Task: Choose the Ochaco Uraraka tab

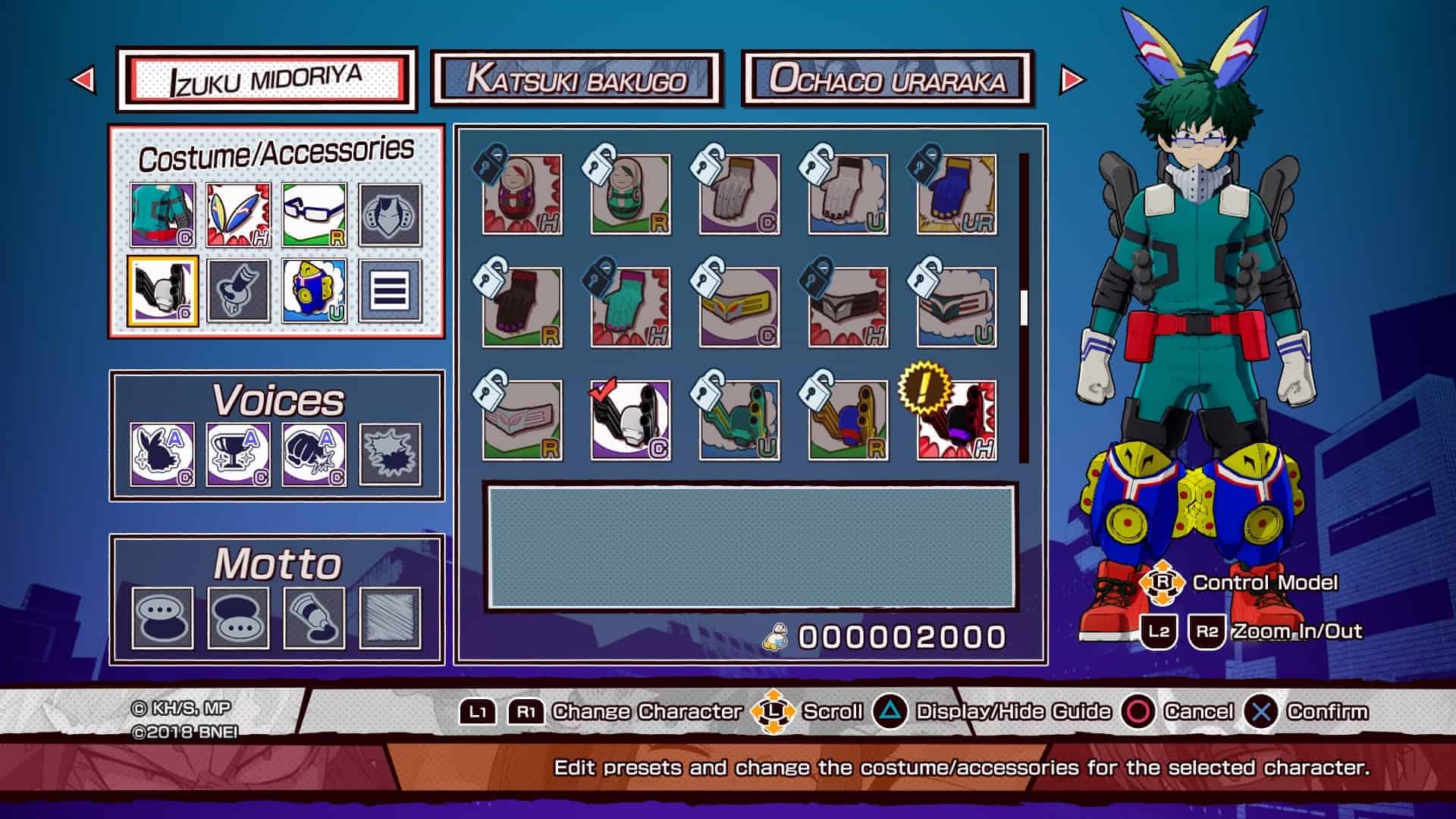Action: pos(887,79)
